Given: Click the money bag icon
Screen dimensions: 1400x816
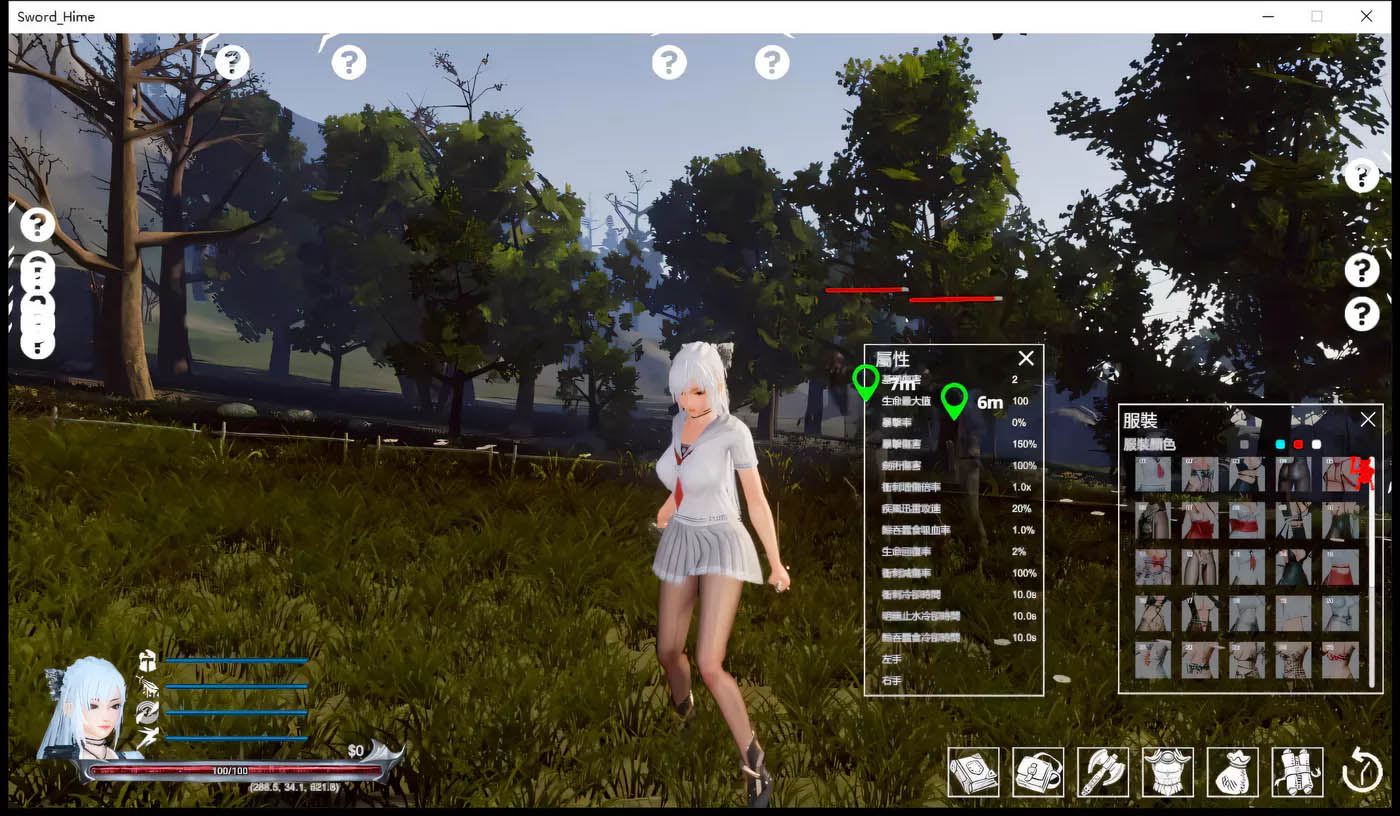Looking at the screenshot, I should click(1232, 771).
